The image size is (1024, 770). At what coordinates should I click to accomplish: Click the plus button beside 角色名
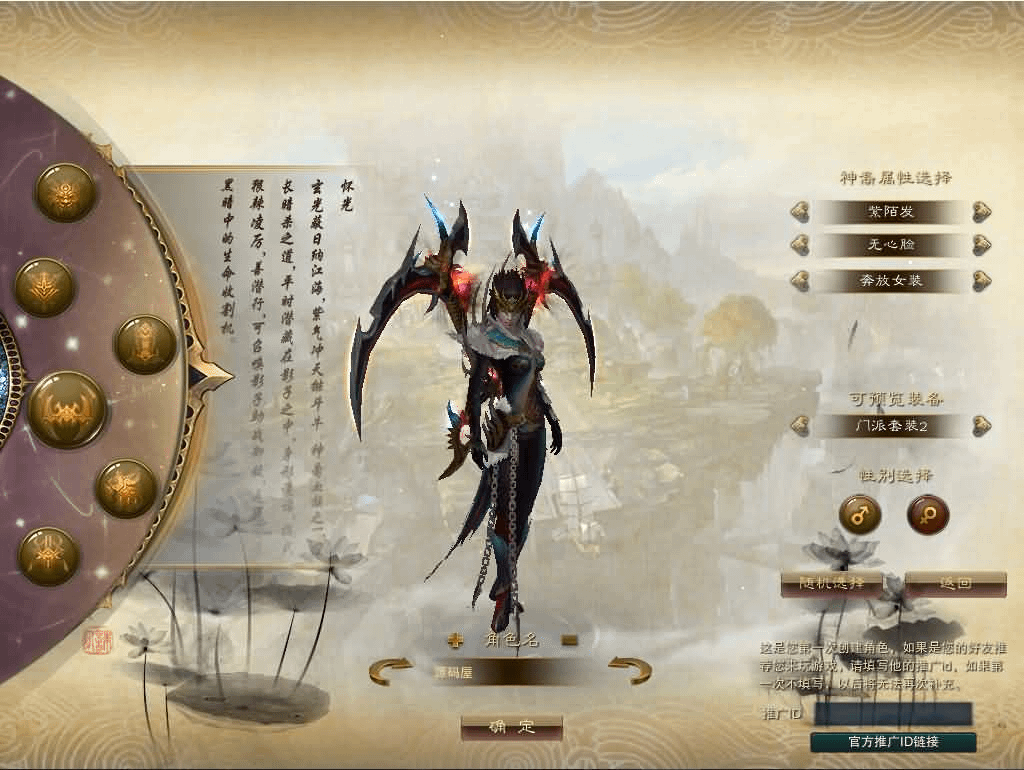coord(456,641)
